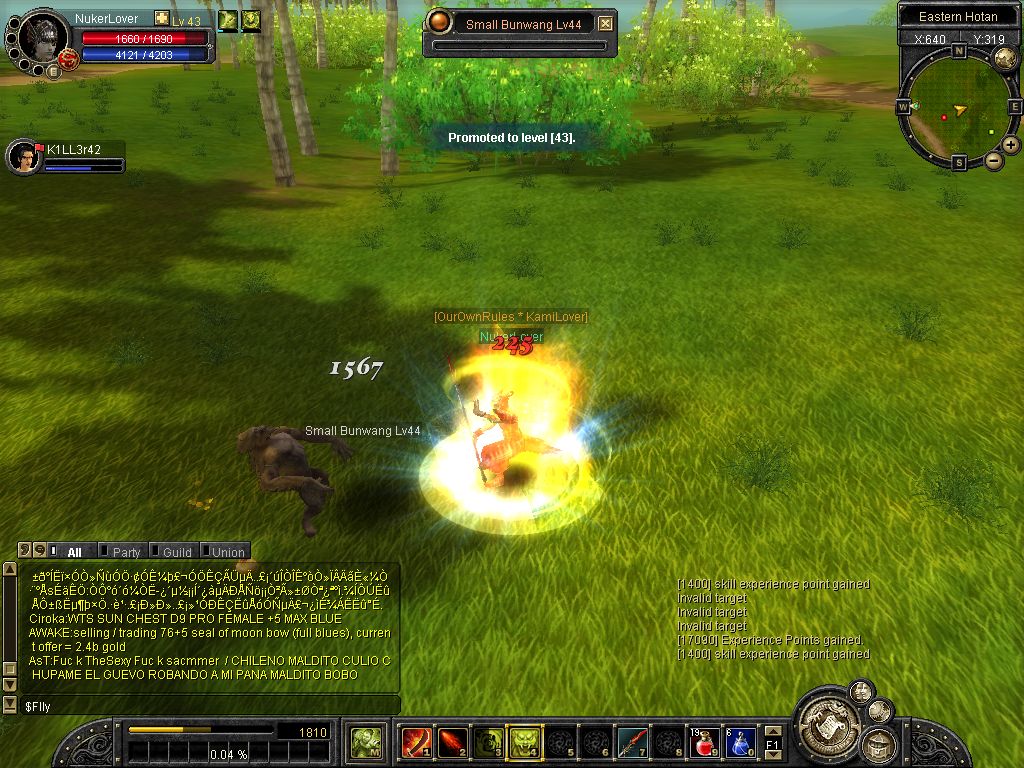
Task: Zoom out the minimap with minus button
Action: [994, 160]
